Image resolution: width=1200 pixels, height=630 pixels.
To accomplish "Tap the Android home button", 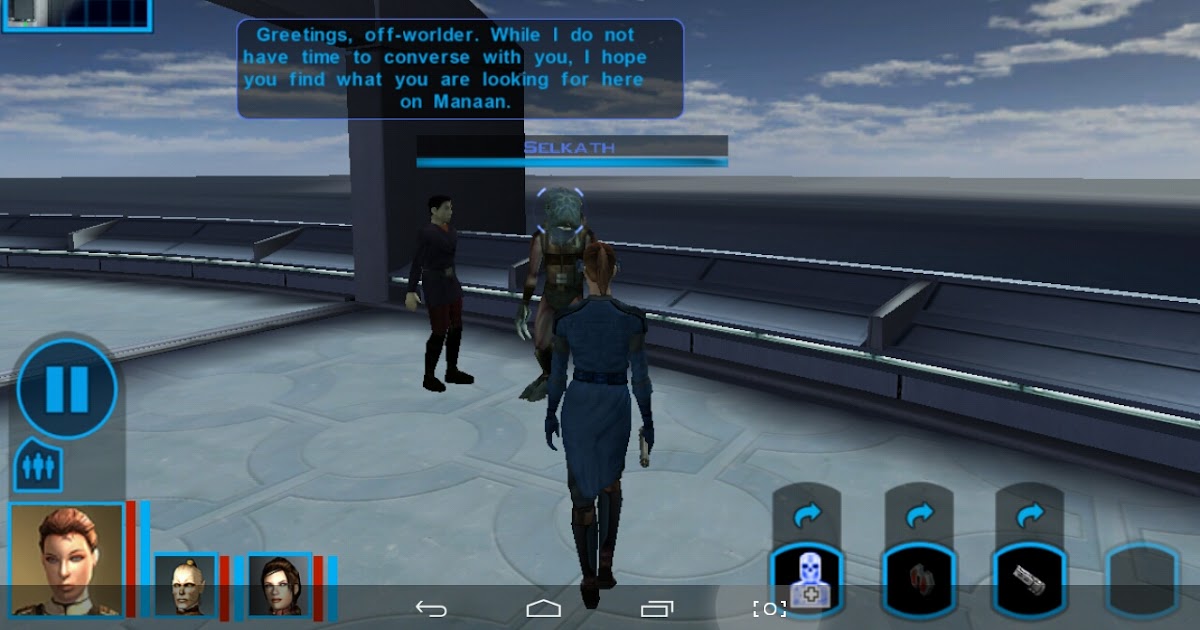I will pyautogui.click(x=543, y=608).
